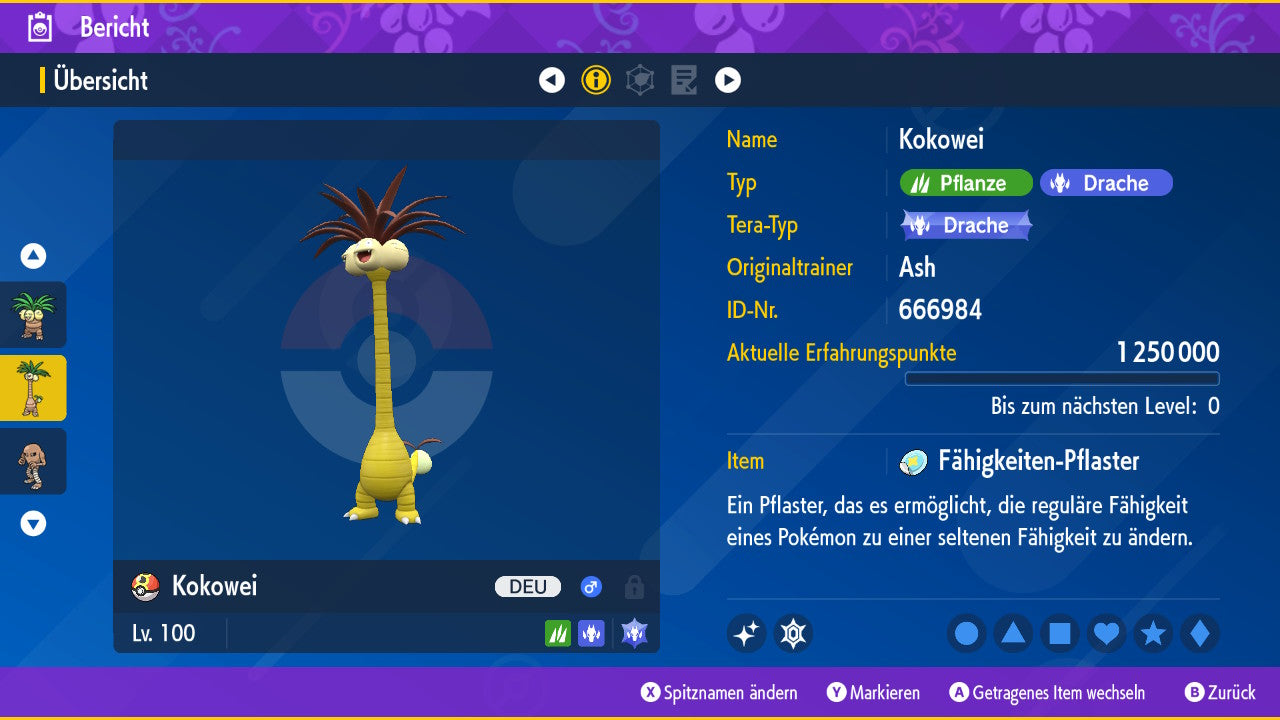Open the moves and notes tab
Screen dimensions: 1280x720
pyautogui.click(x=684, y=80)
